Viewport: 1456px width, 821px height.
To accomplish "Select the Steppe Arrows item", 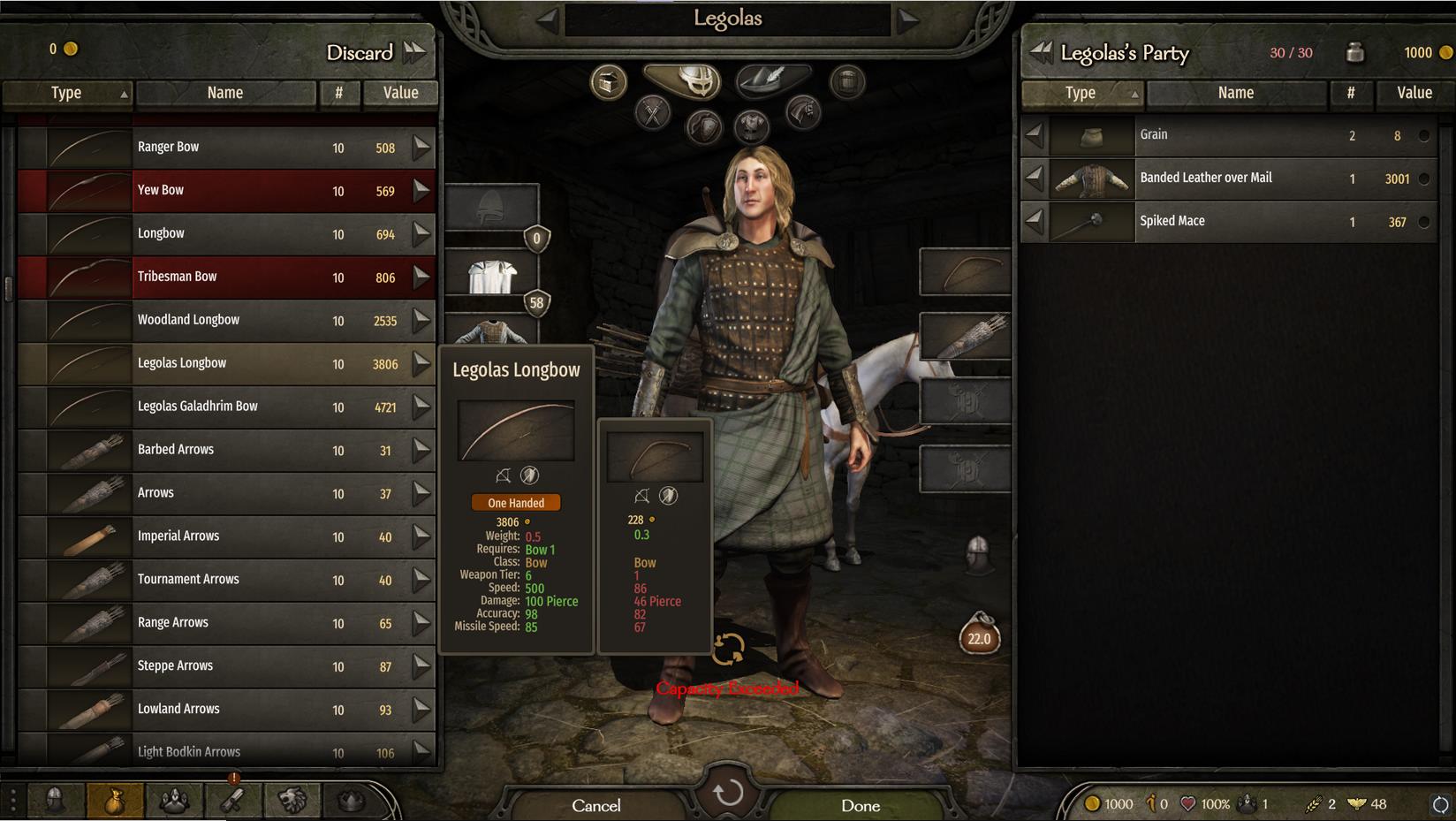I will (225, 666).
